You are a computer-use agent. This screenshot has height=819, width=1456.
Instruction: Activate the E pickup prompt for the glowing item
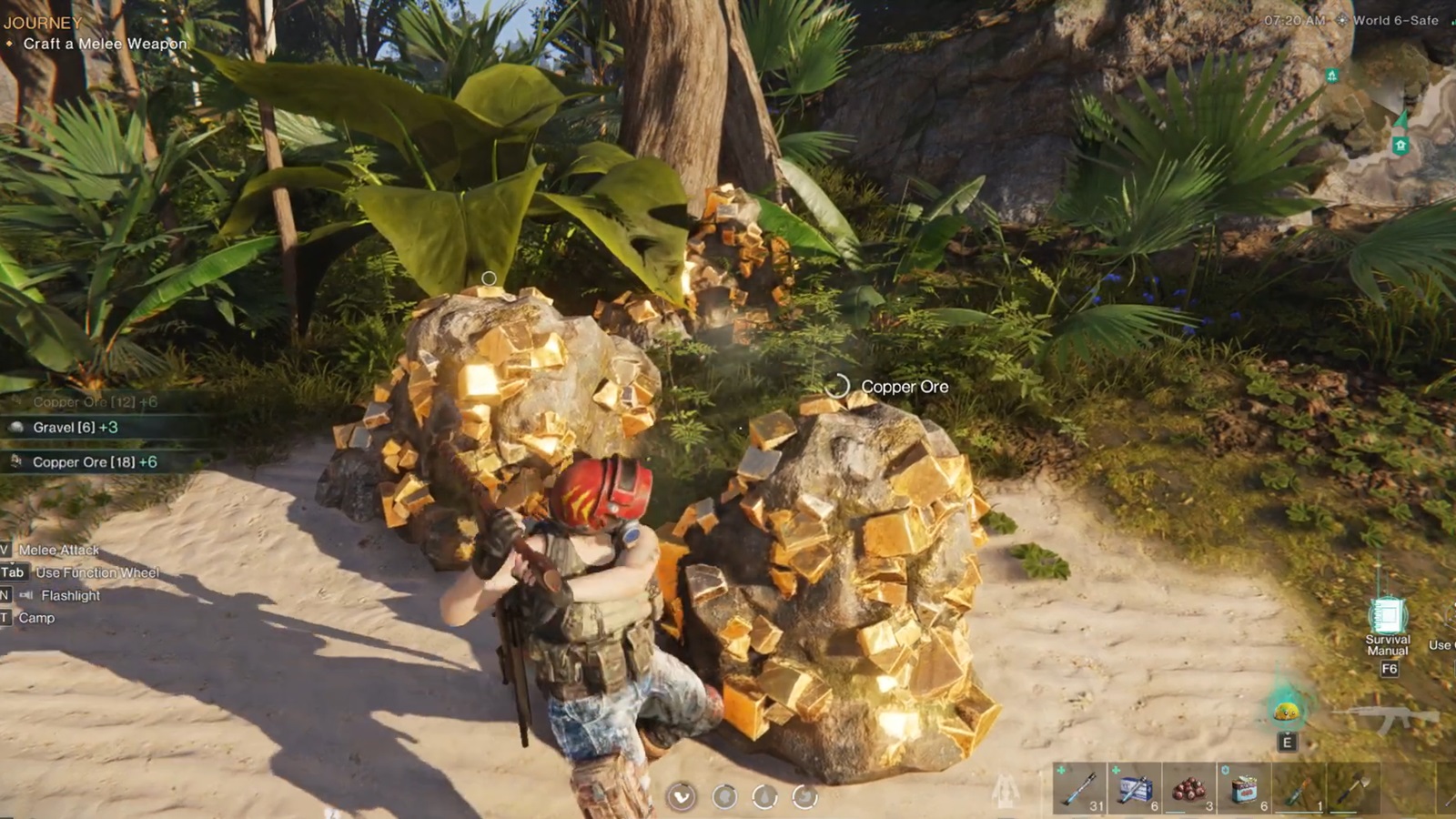[1287, 742]
